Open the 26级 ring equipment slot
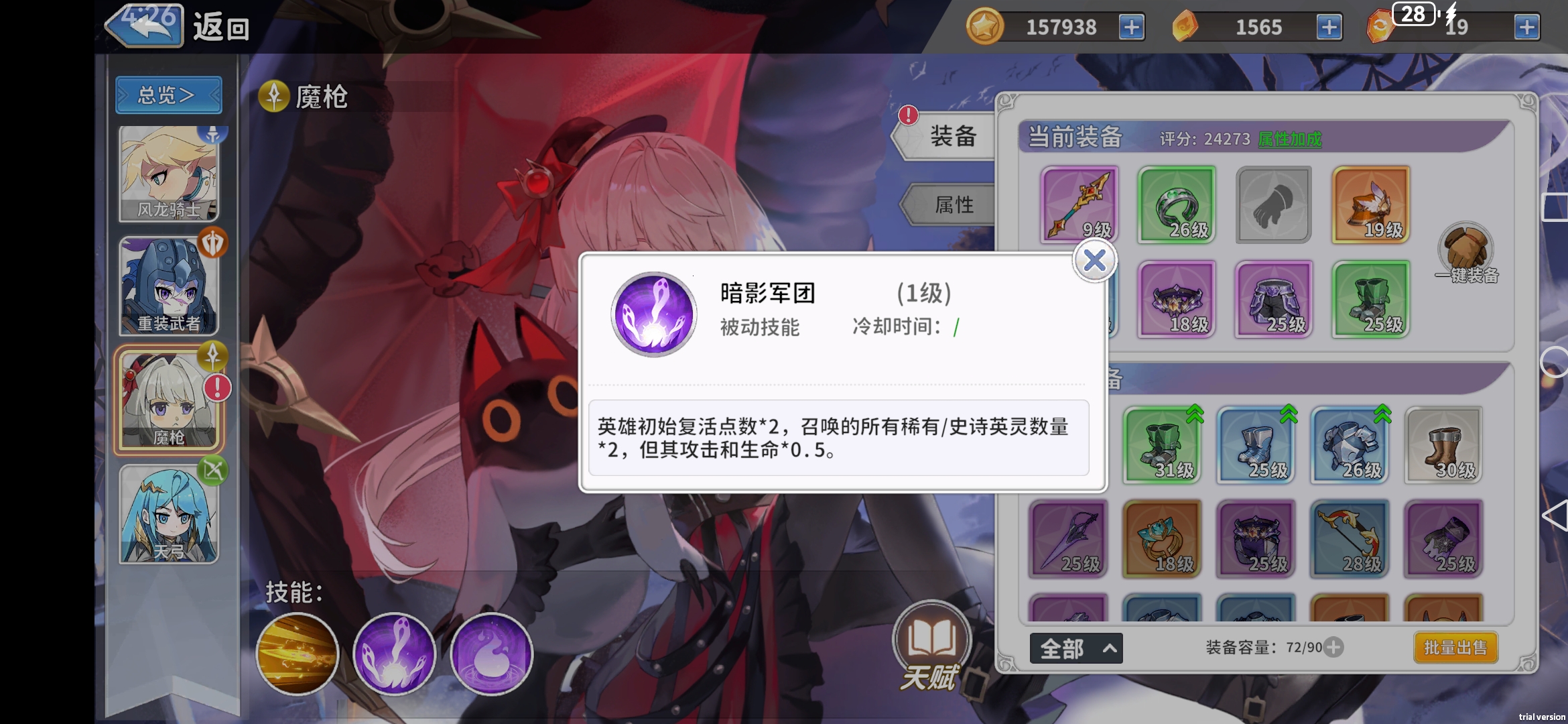 pos(1177,205)
